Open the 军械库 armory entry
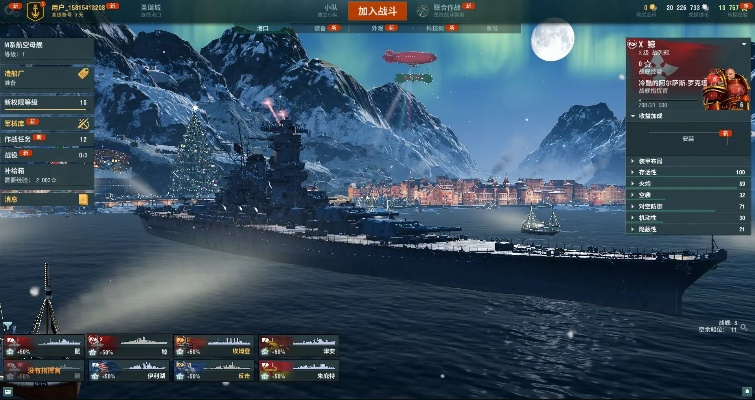This screenshot has width=755, height=400. 46,121
